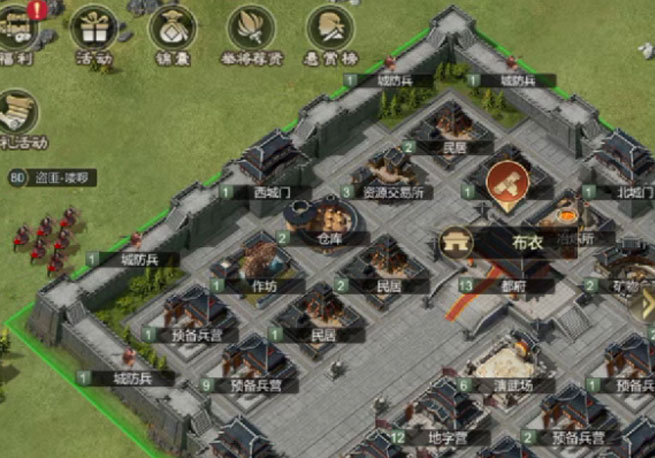
Task: Open the feather fan icon menu
Action: [x=252, y=28]
